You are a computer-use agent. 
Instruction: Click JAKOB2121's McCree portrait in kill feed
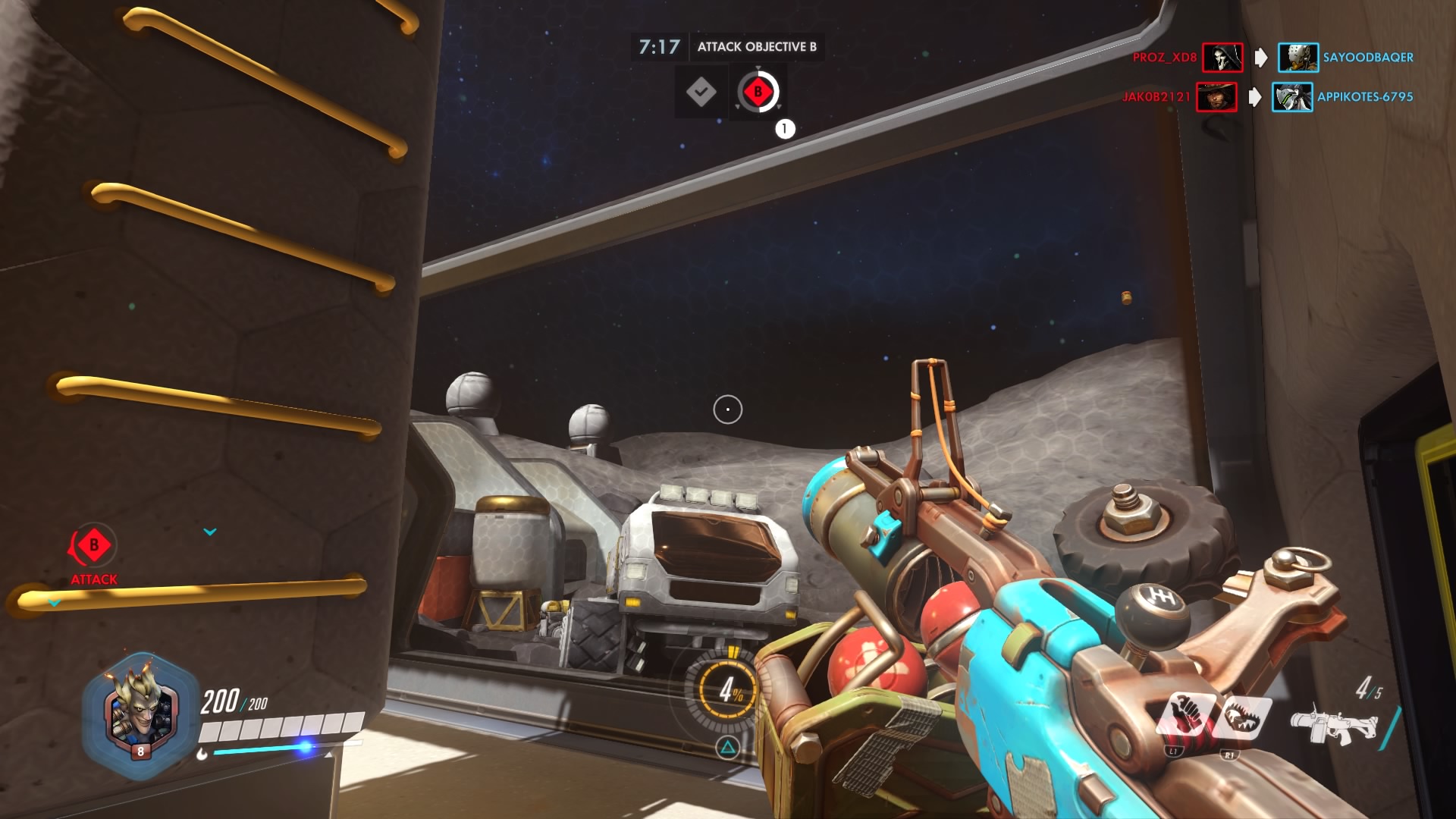point(1216,97)
